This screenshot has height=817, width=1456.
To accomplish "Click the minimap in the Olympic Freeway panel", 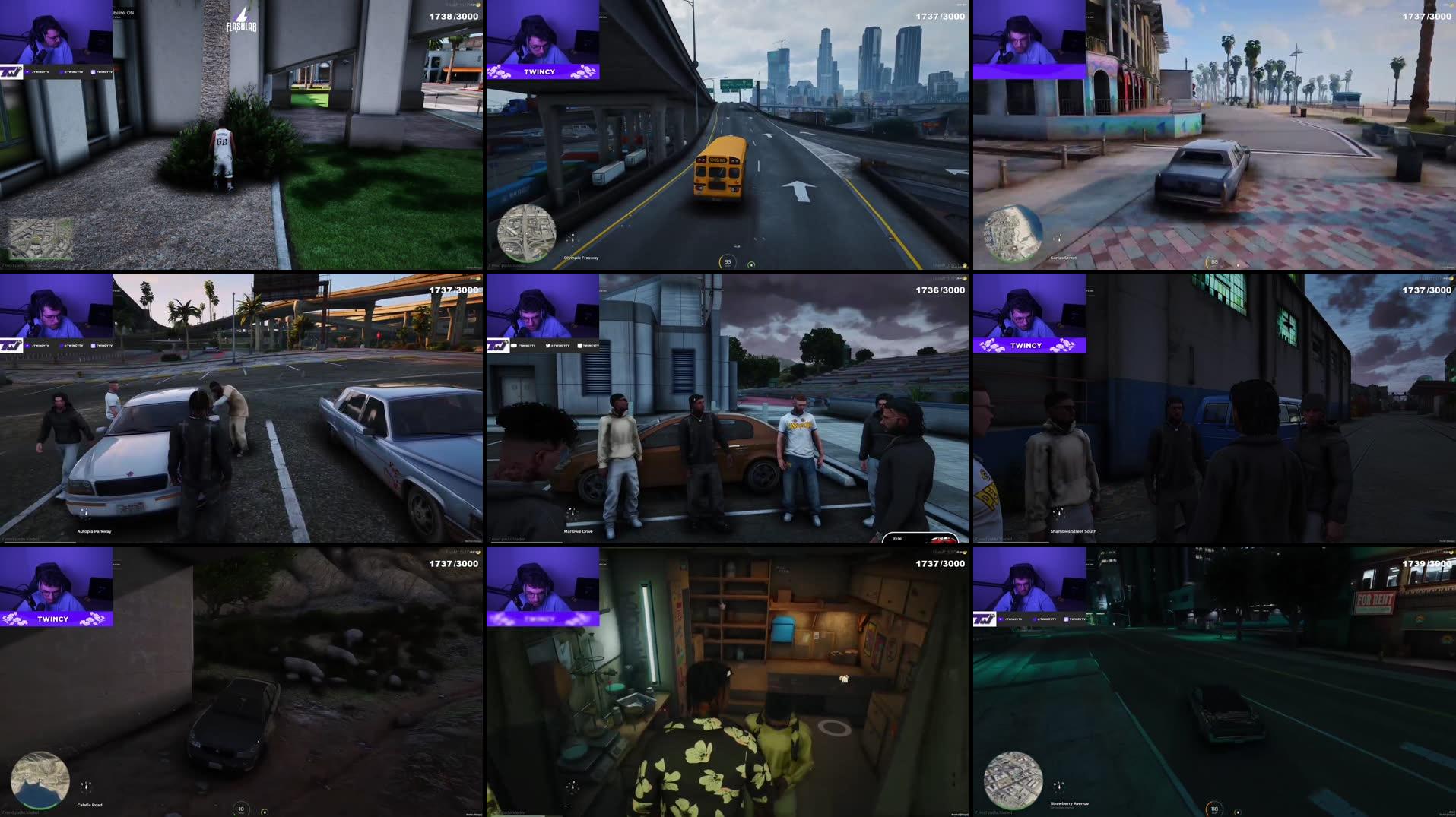I will click(527, 234).
